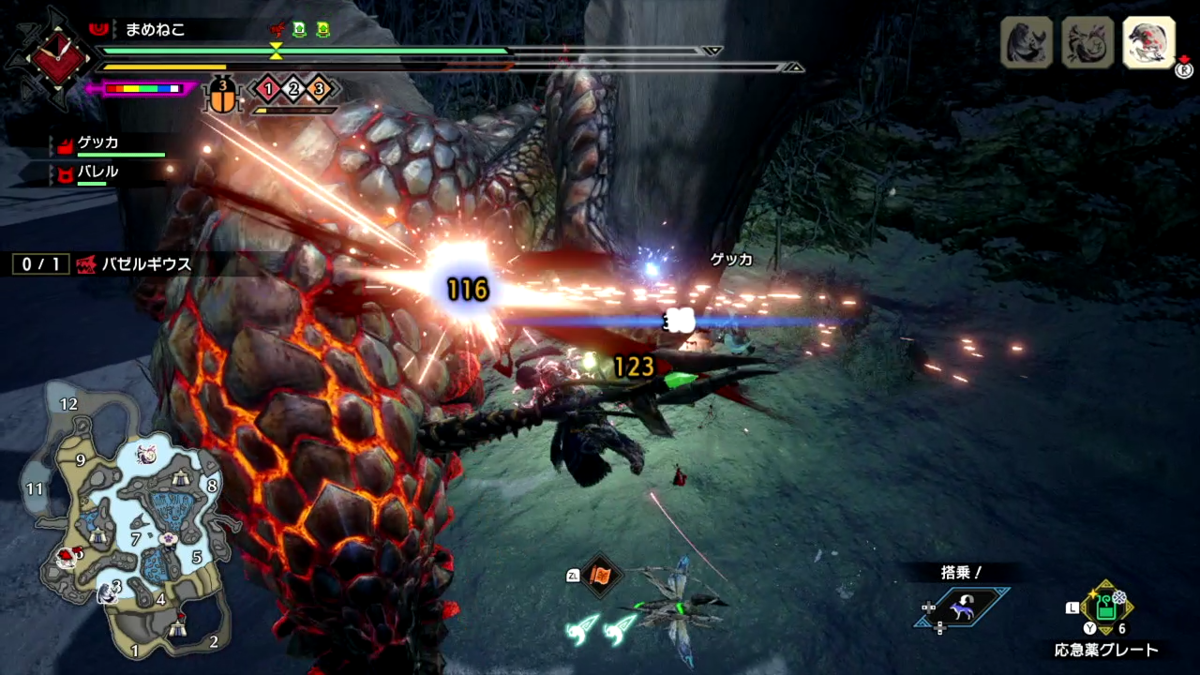Select the first greyed-out monster icon

click(1027, 43)
